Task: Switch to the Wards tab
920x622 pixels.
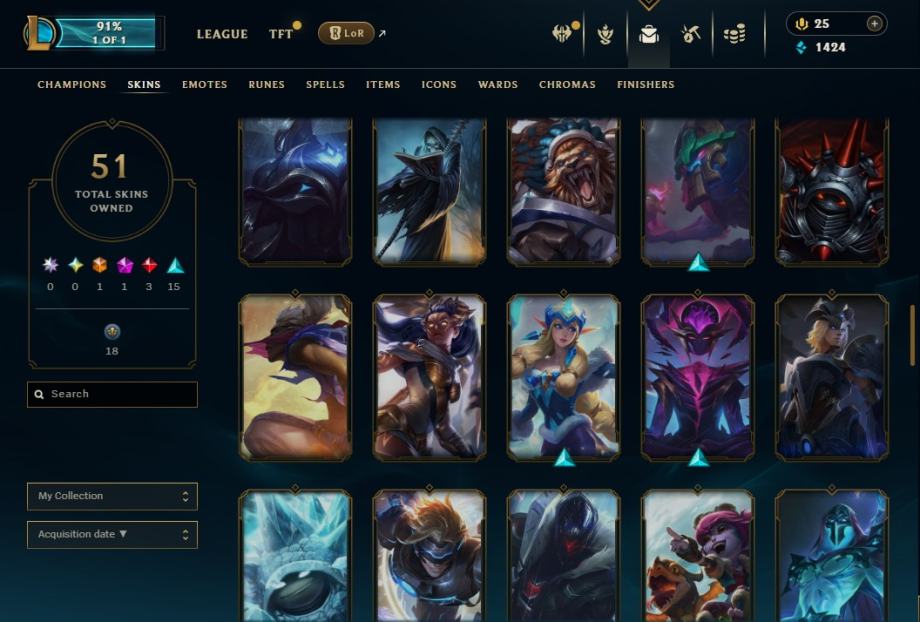Action: click(498, 85)
